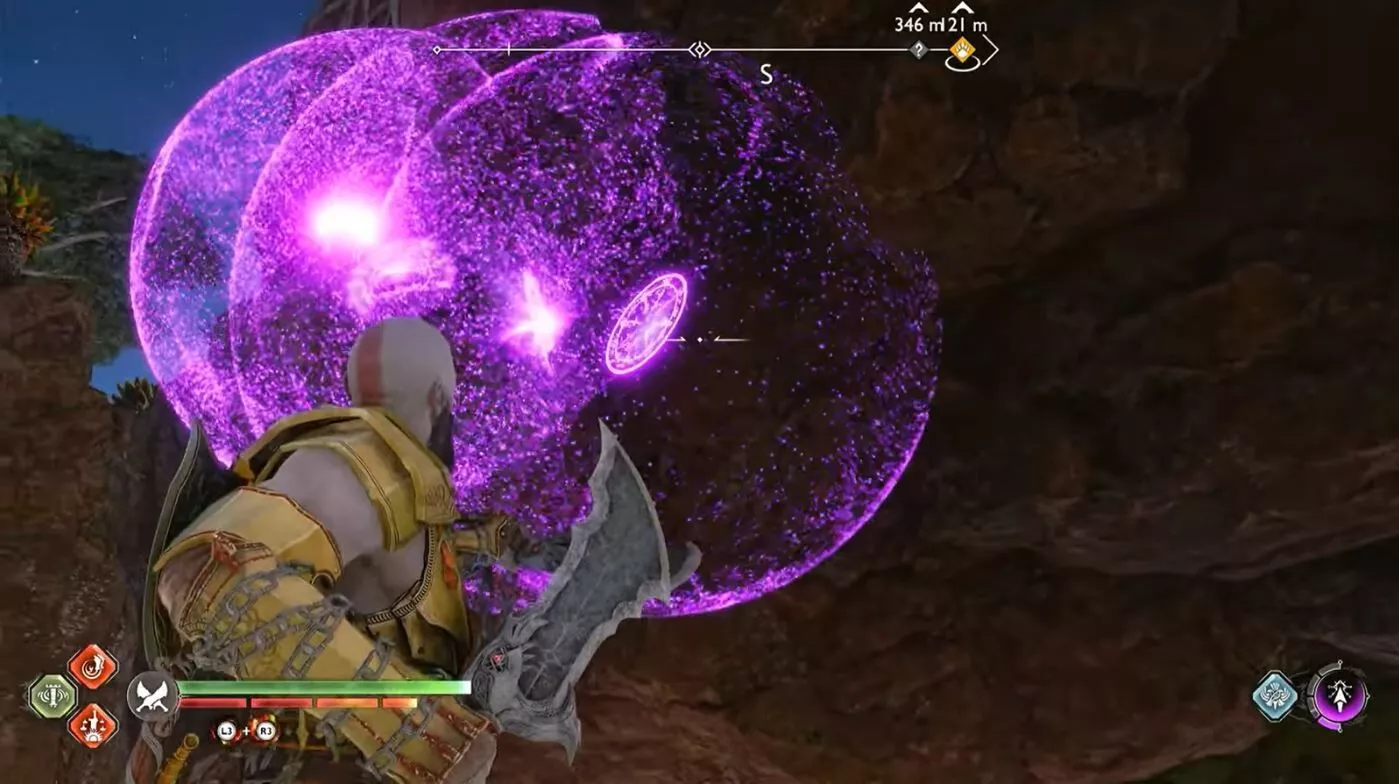Click the 21 m distance label
The width and height of the screenshot is (1399, 784).
tap(968, 24)
